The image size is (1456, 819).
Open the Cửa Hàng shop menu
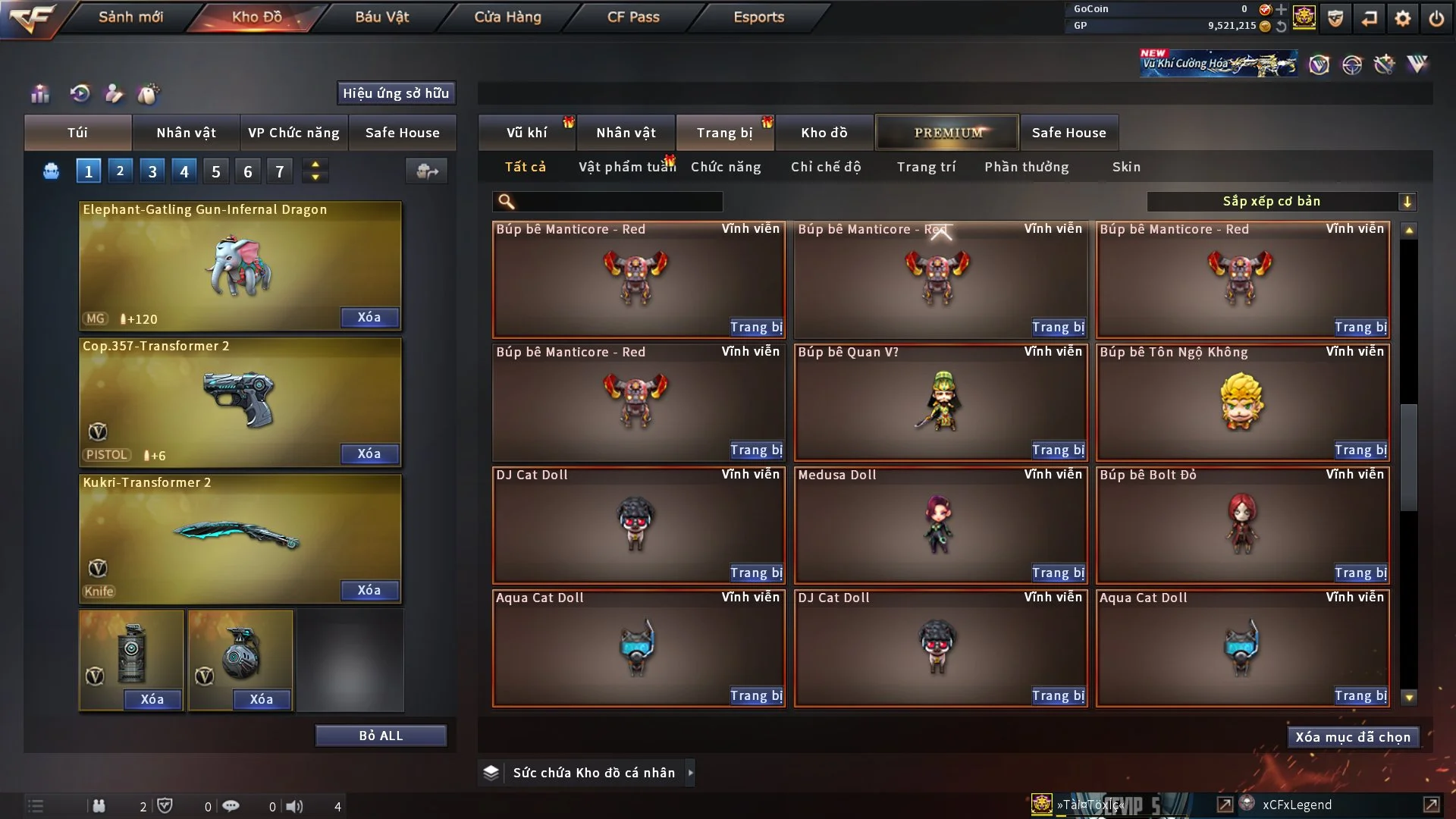pos(507,17)
